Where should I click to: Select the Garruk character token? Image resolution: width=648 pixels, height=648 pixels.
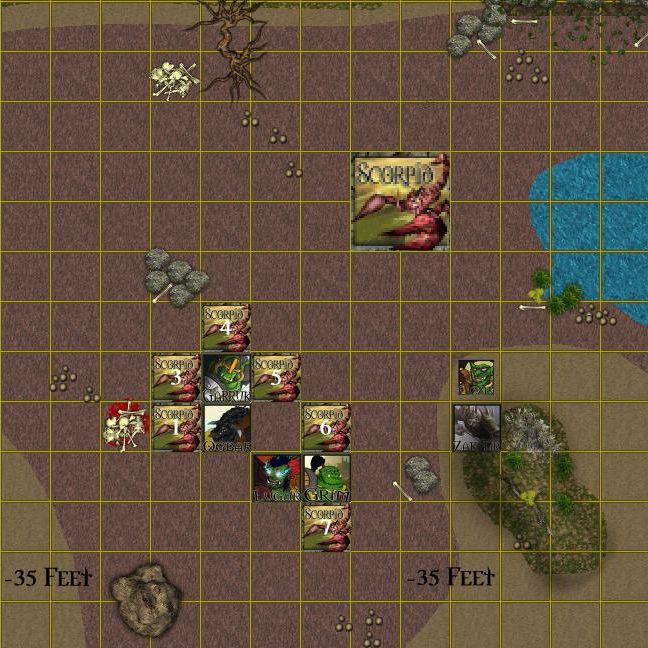coord(226,377)
